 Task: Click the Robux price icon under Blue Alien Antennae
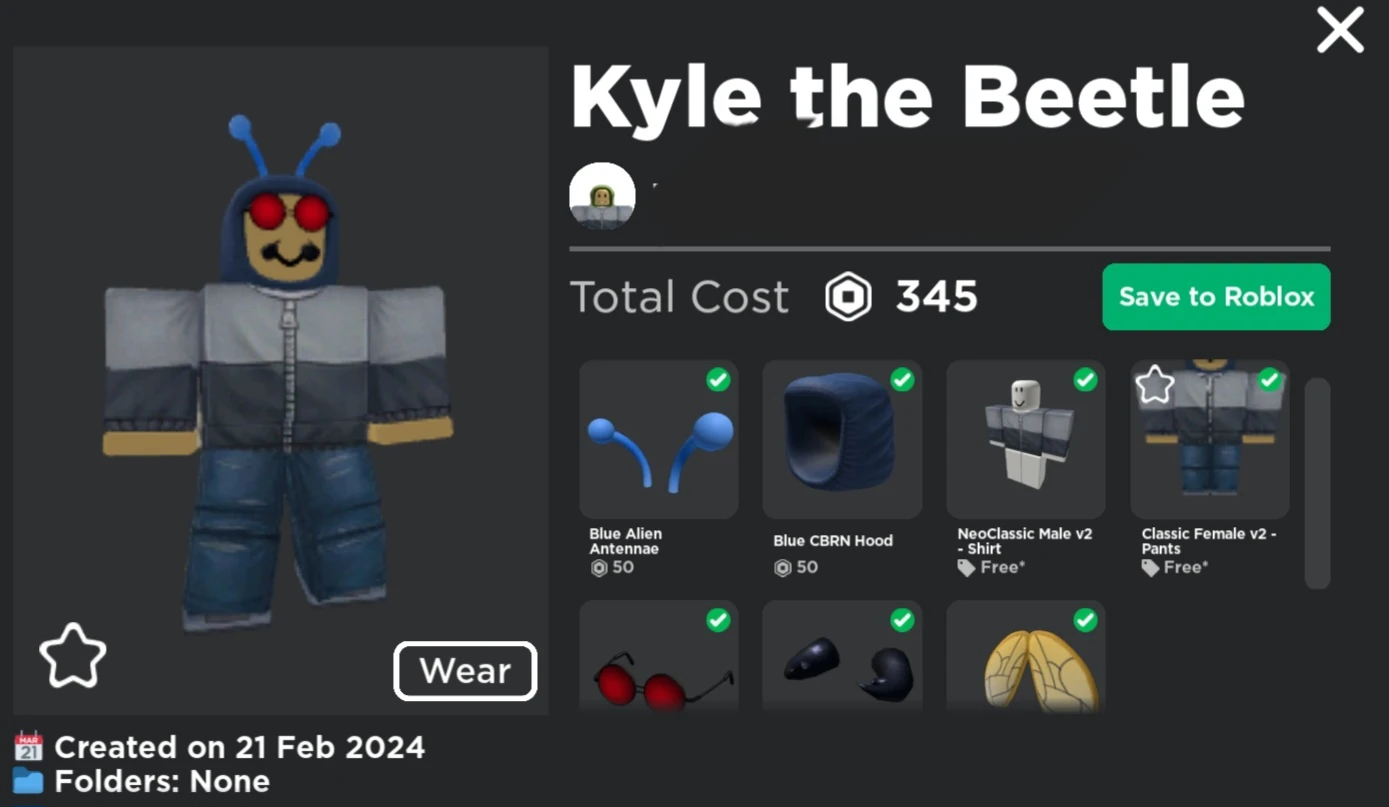(x=597, y=567)
